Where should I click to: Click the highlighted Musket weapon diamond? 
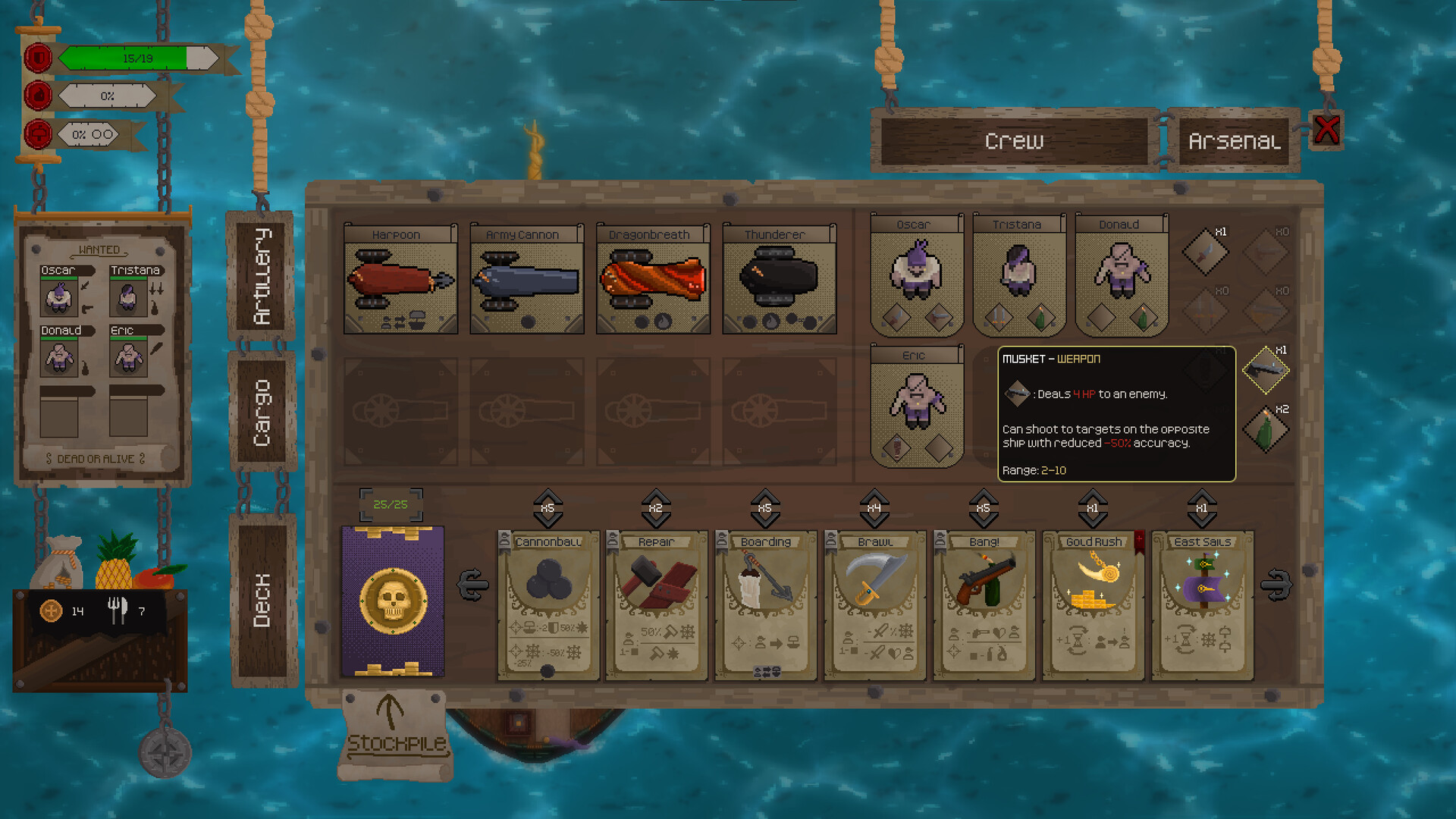(1265, 371)
